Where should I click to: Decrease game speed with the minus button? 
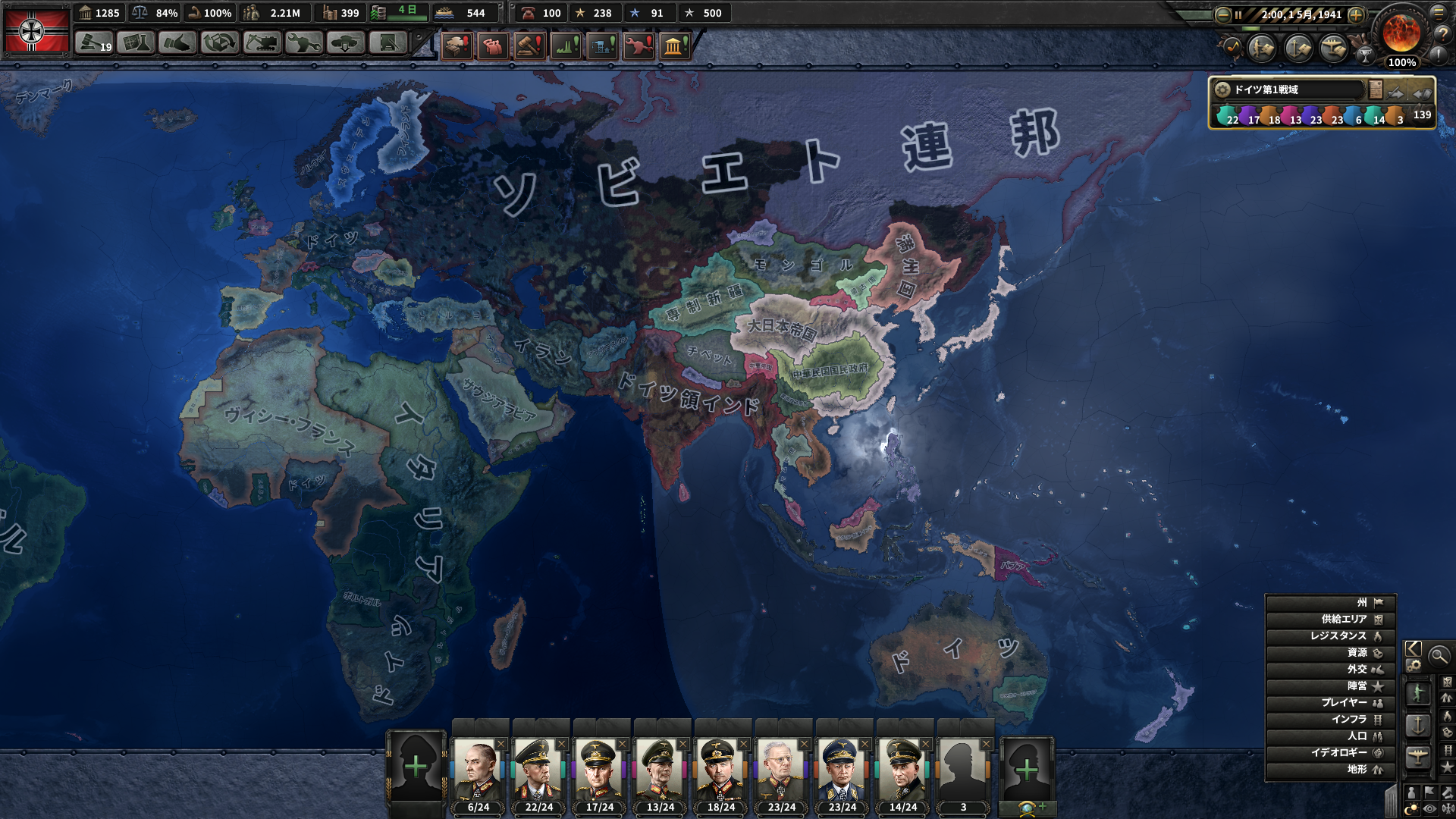(x=1222, y=14)
